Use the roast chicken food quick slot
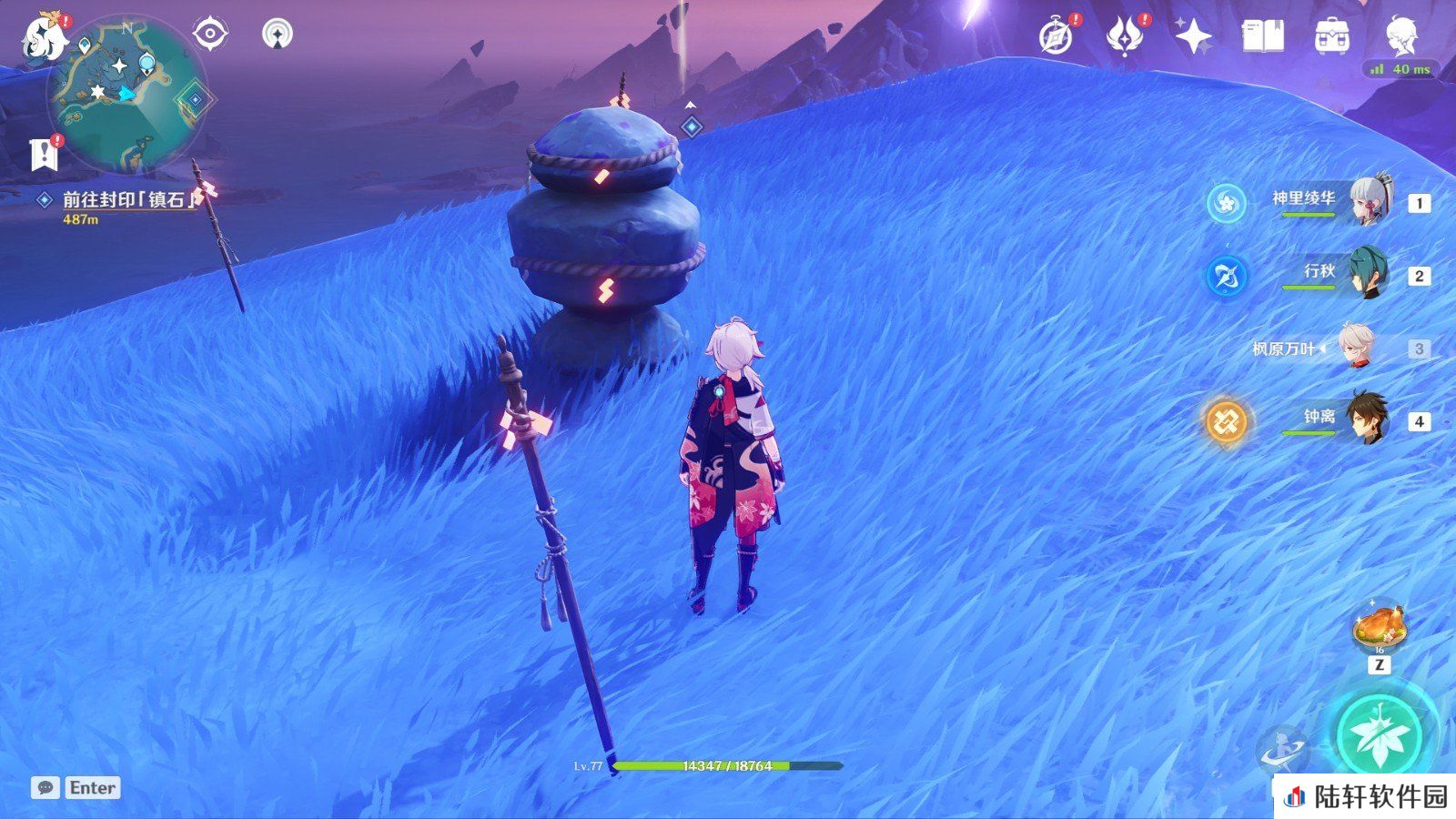Image resolution: width=1456 pixels, height=819 pixels. (x=1380, y=628)
